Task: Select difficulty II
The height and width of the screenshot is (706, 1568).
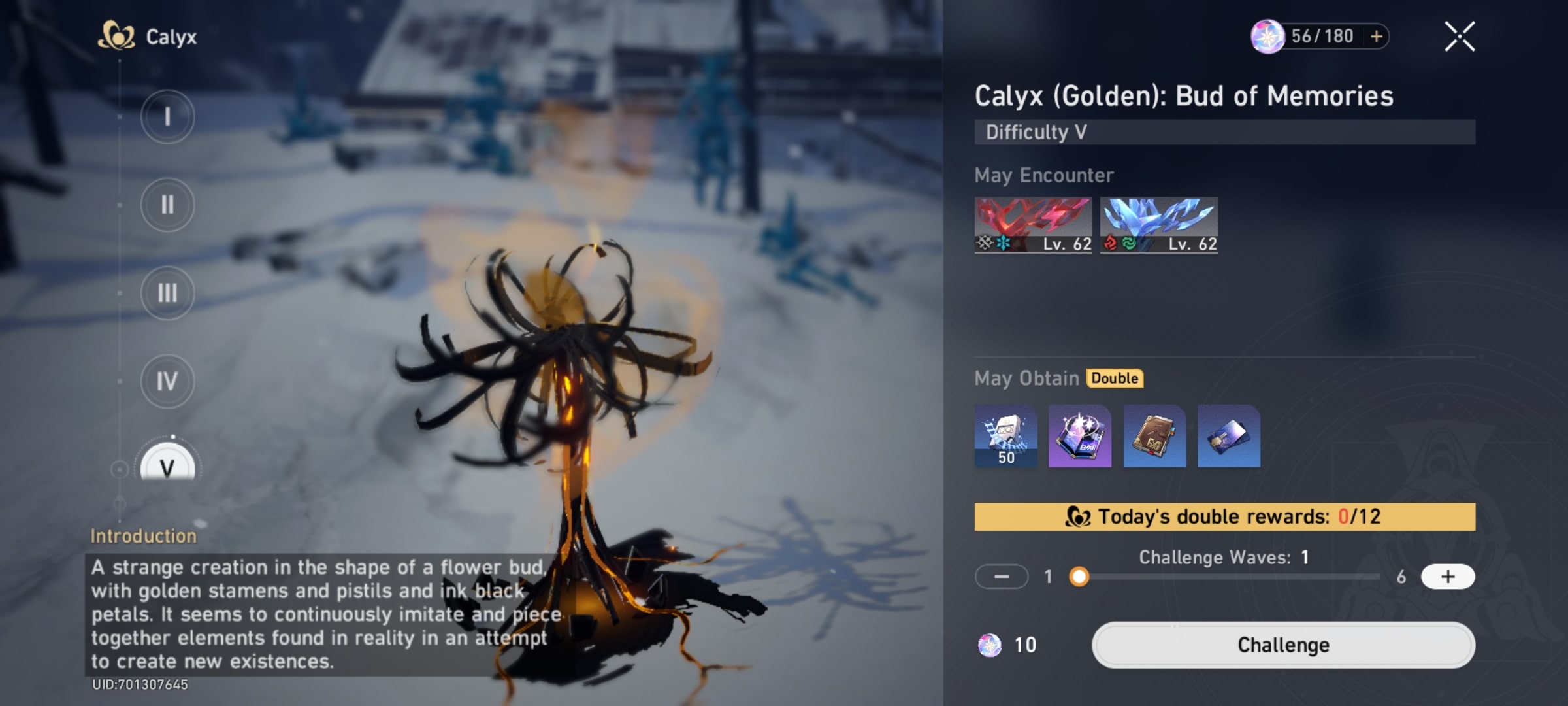Action: pos(167,205)
